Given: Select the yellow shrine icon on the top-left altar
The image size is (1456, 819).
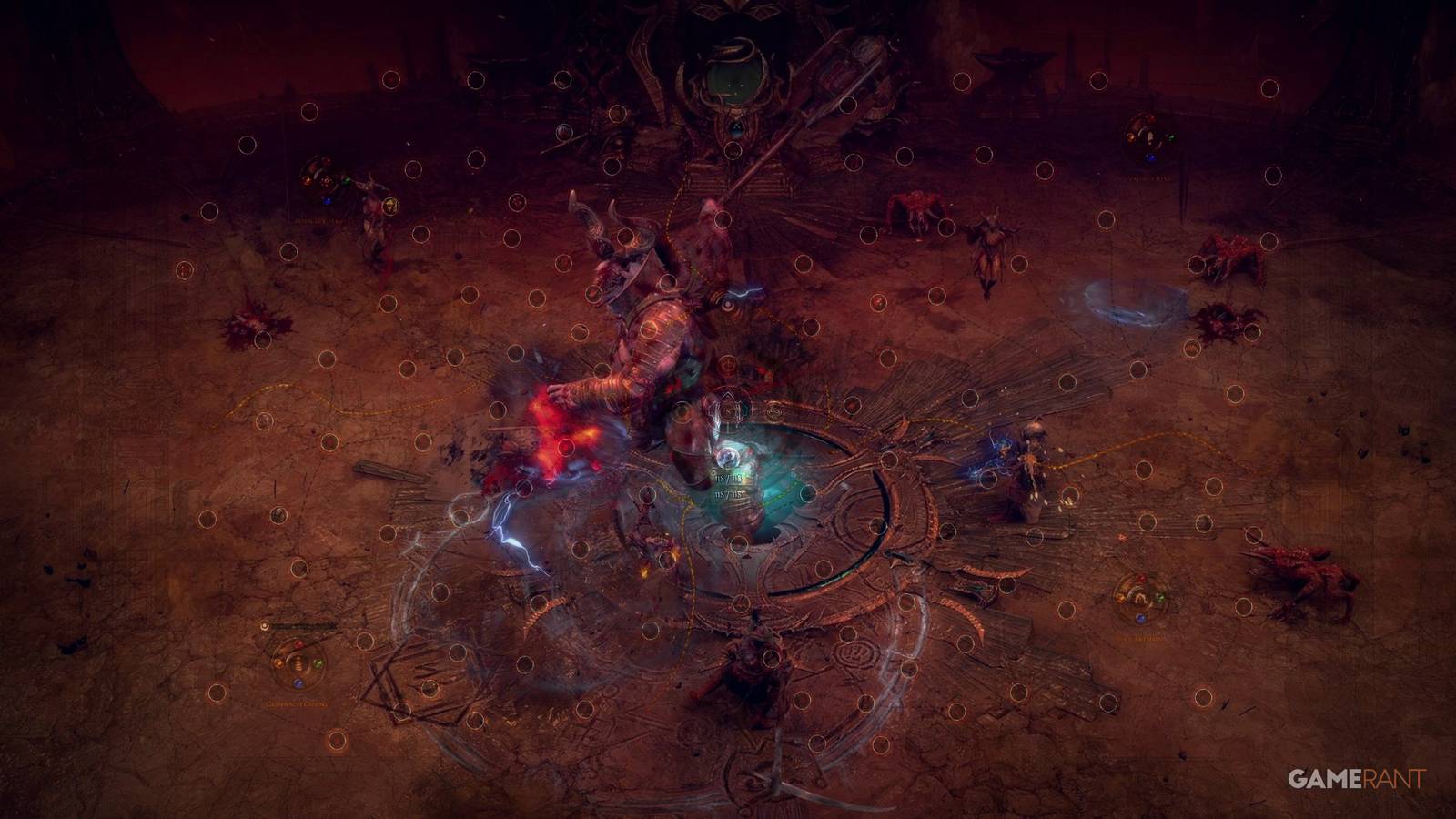Looking at the screenshot, I should [390, 206].
